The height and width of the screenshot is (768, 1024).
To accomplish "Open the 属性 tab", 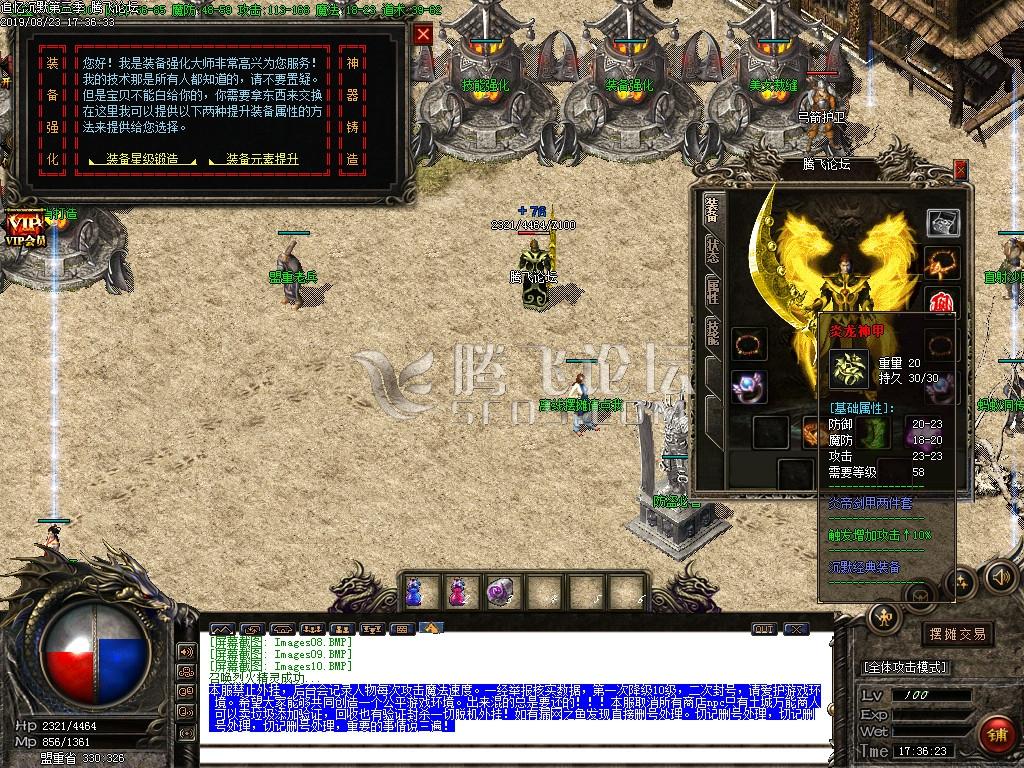I will (712, 291).
